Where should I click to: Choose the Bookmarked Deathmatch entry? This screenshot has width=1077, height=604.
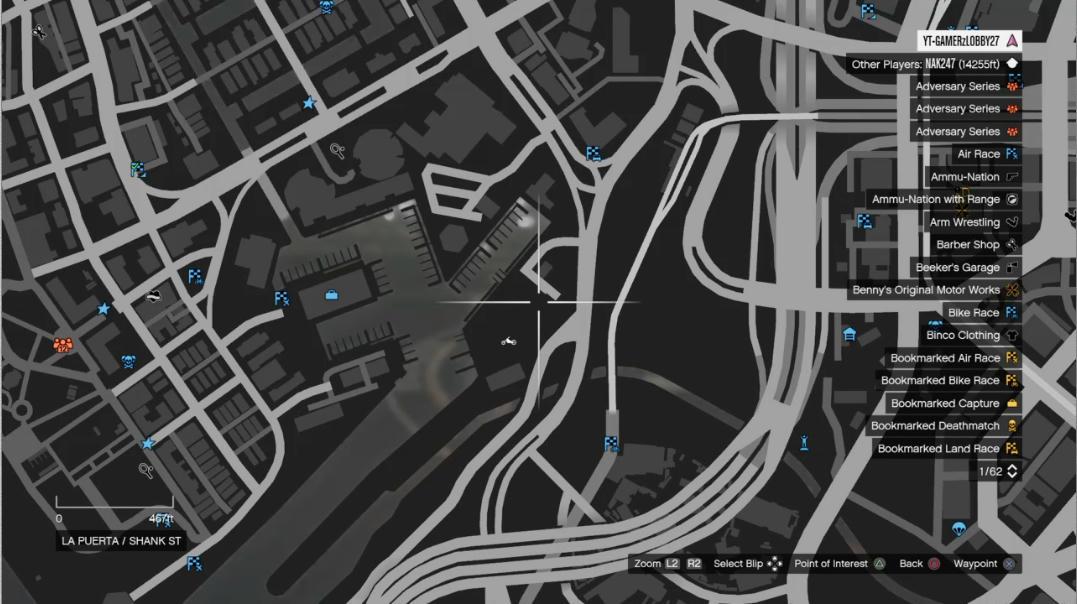(935, 426)
